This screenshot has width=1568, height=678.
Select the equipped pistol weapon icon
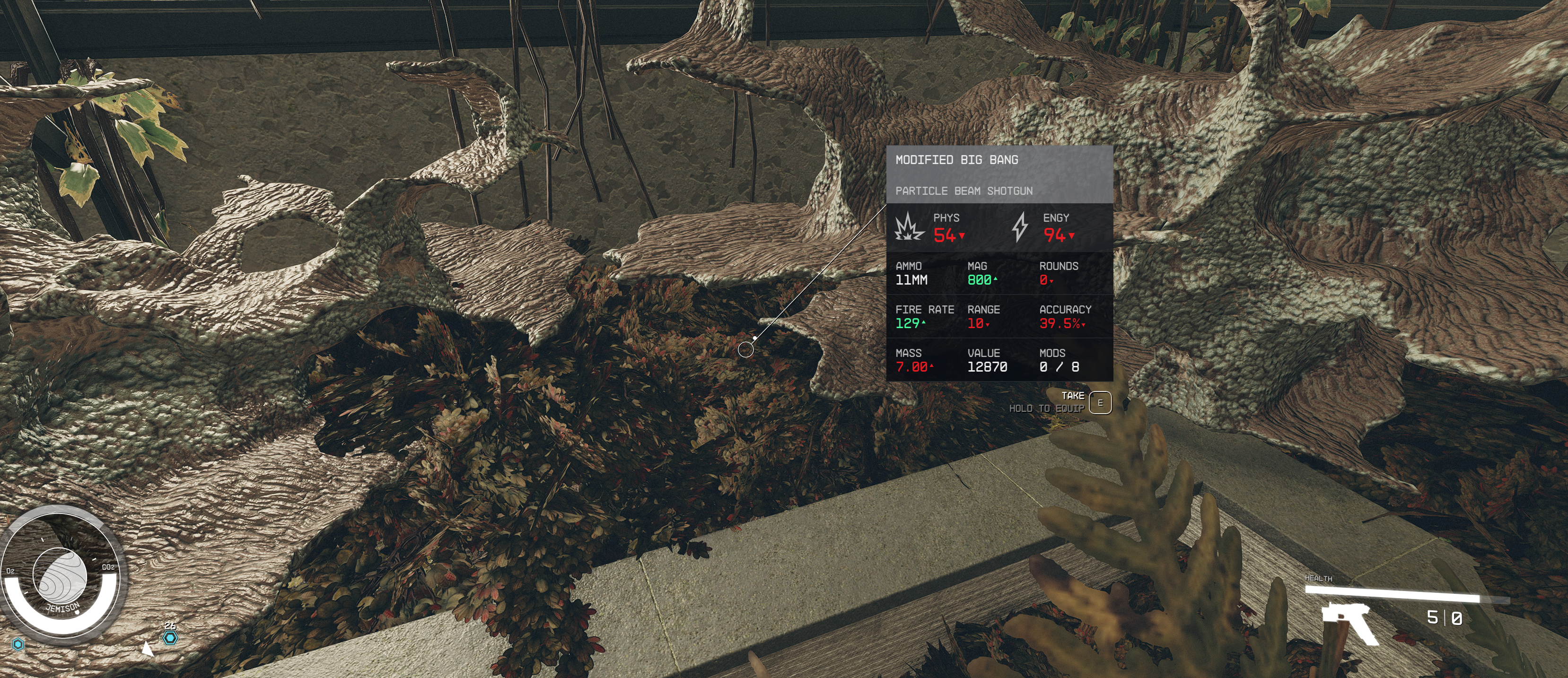point(1349,623)
